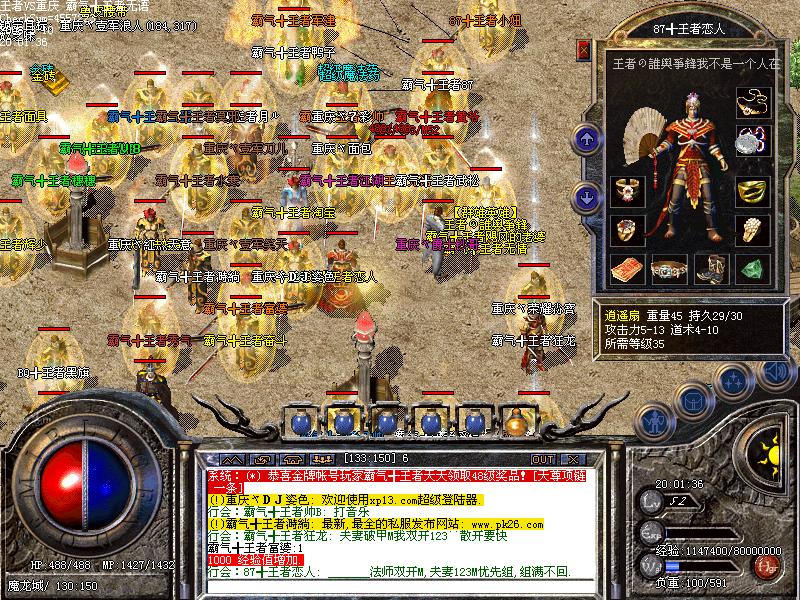Click the OUT button above chat

click(x=544, y=458)
